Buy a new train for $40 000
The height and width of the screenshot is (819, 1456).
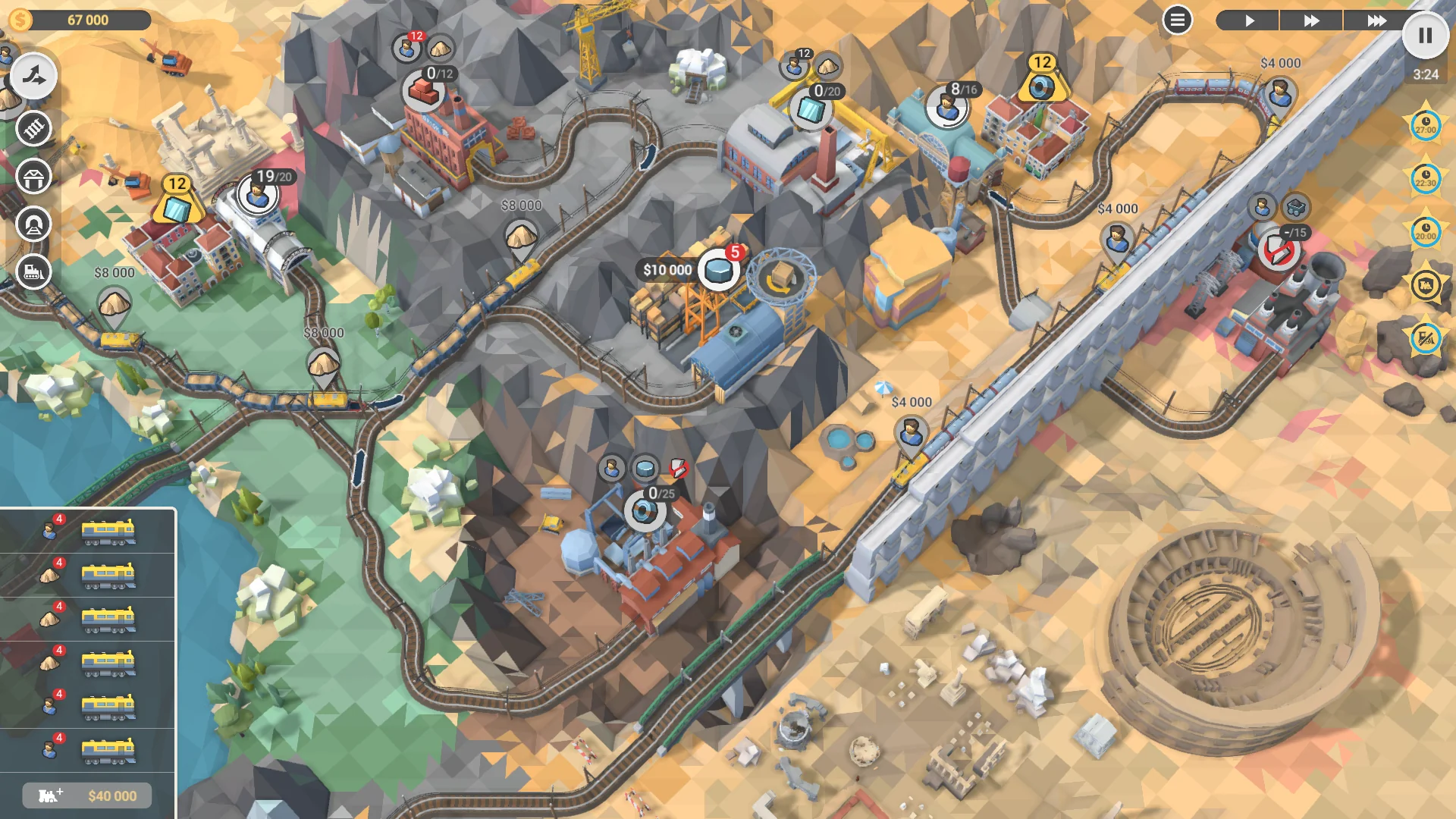86,795
